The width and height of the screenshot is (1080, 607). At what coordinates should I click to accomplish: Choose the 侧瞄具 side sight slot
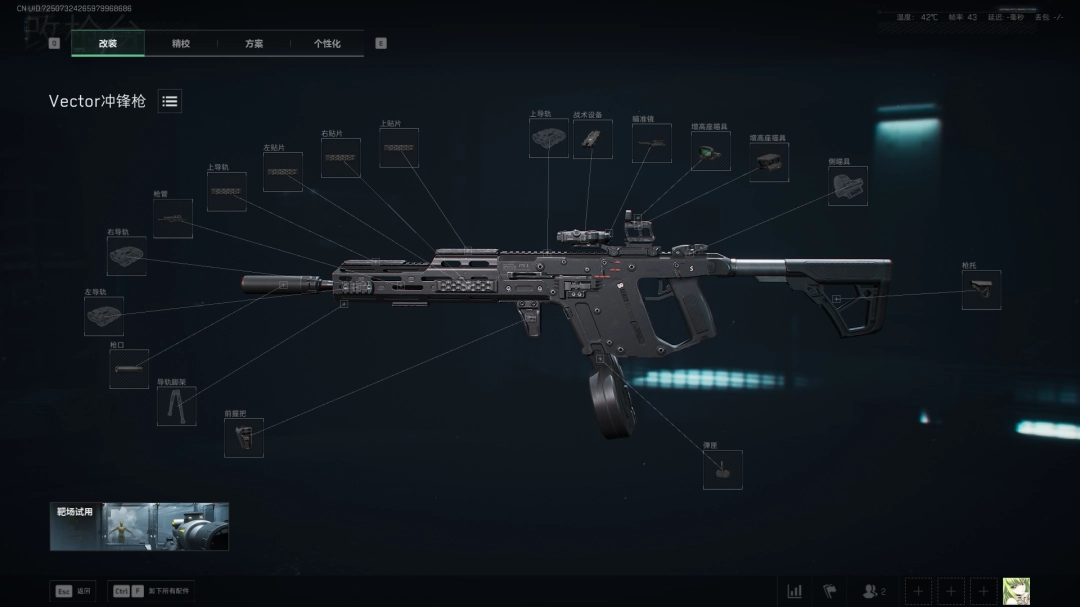point(848,186)
